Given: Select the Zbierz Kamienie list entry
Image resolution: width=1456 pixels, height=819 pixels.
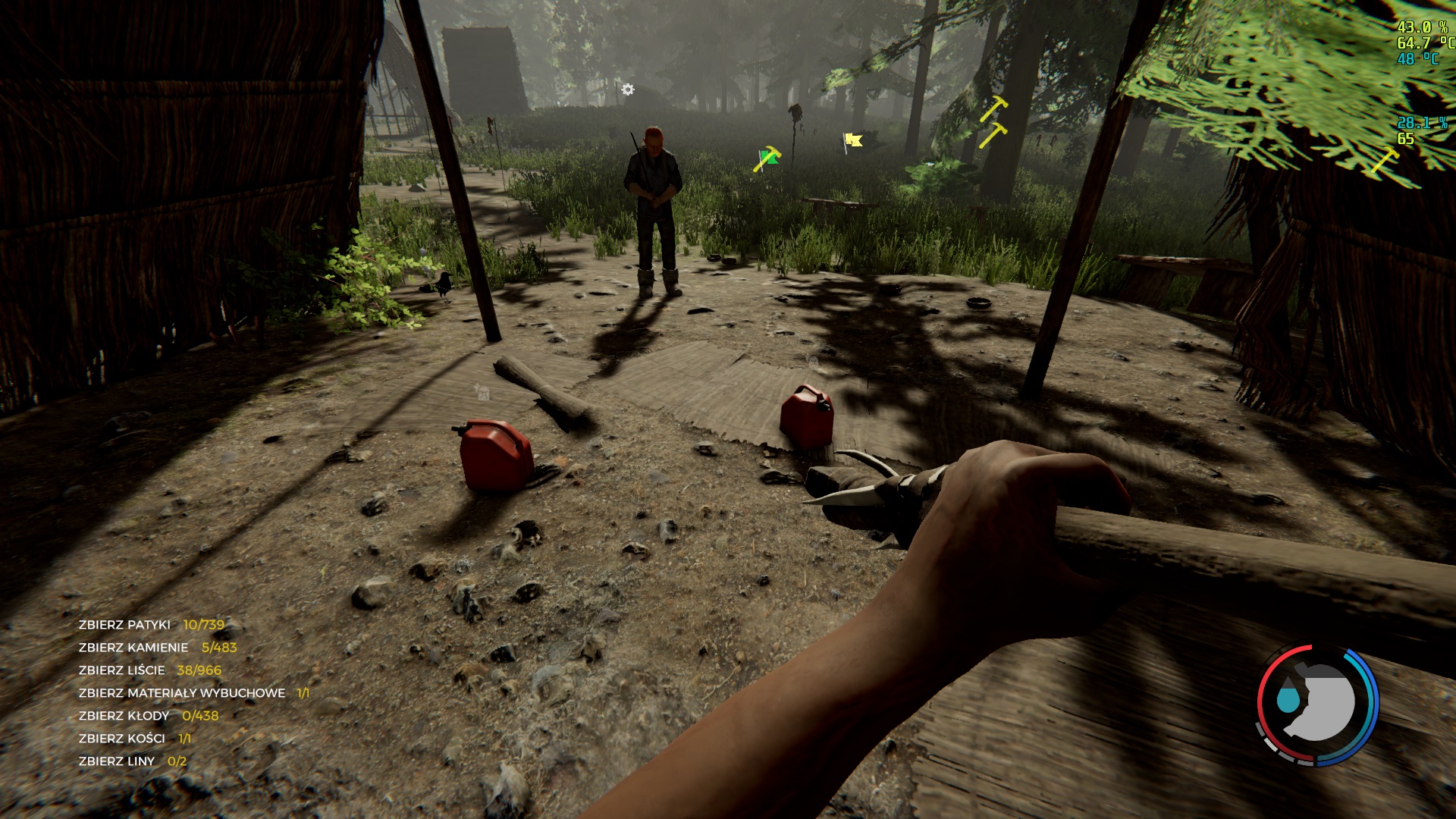Looking at the screenshot, I should 157,648.
